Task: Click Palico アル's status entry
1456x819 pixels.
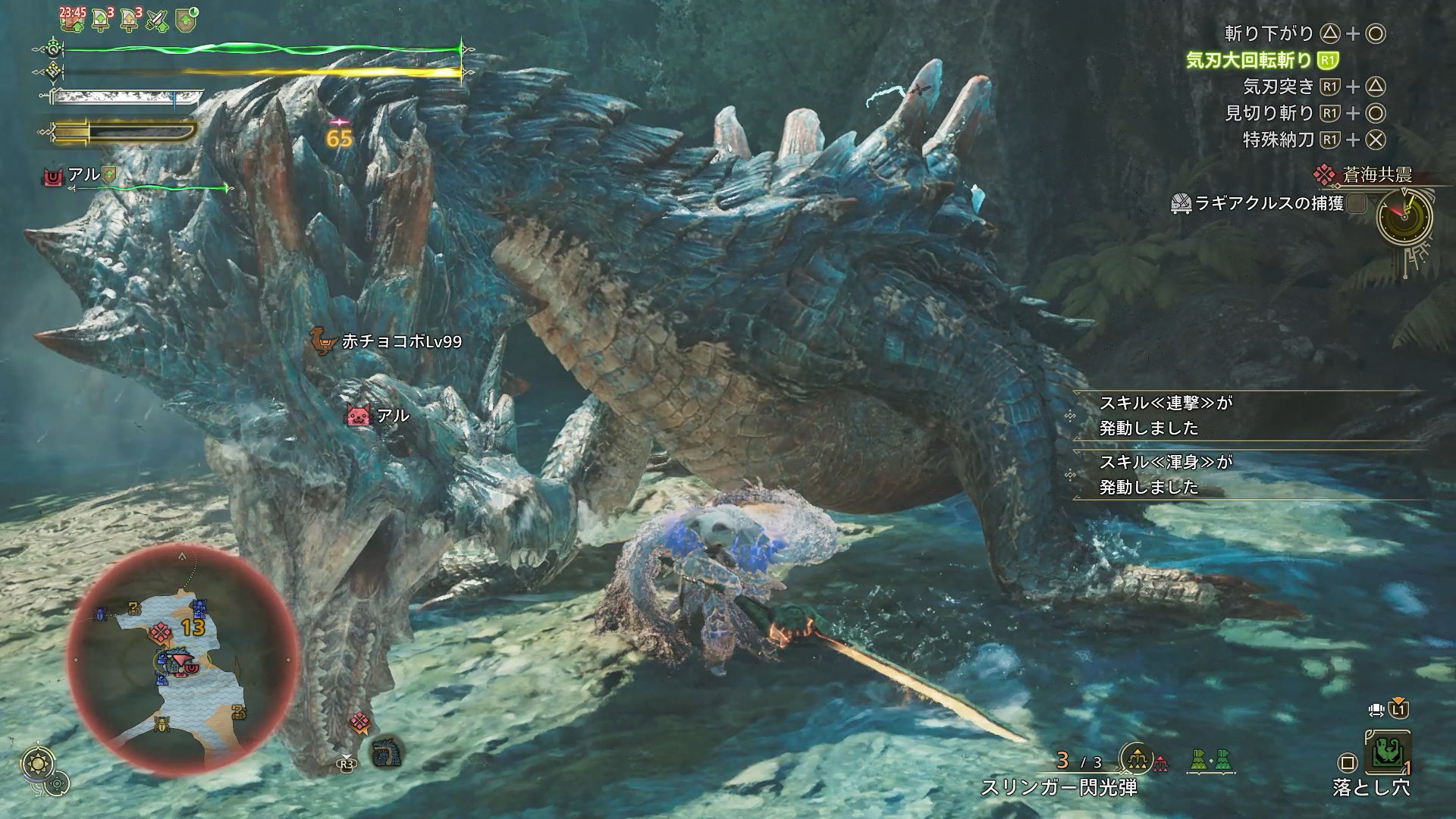Action: tap(83, 176)
